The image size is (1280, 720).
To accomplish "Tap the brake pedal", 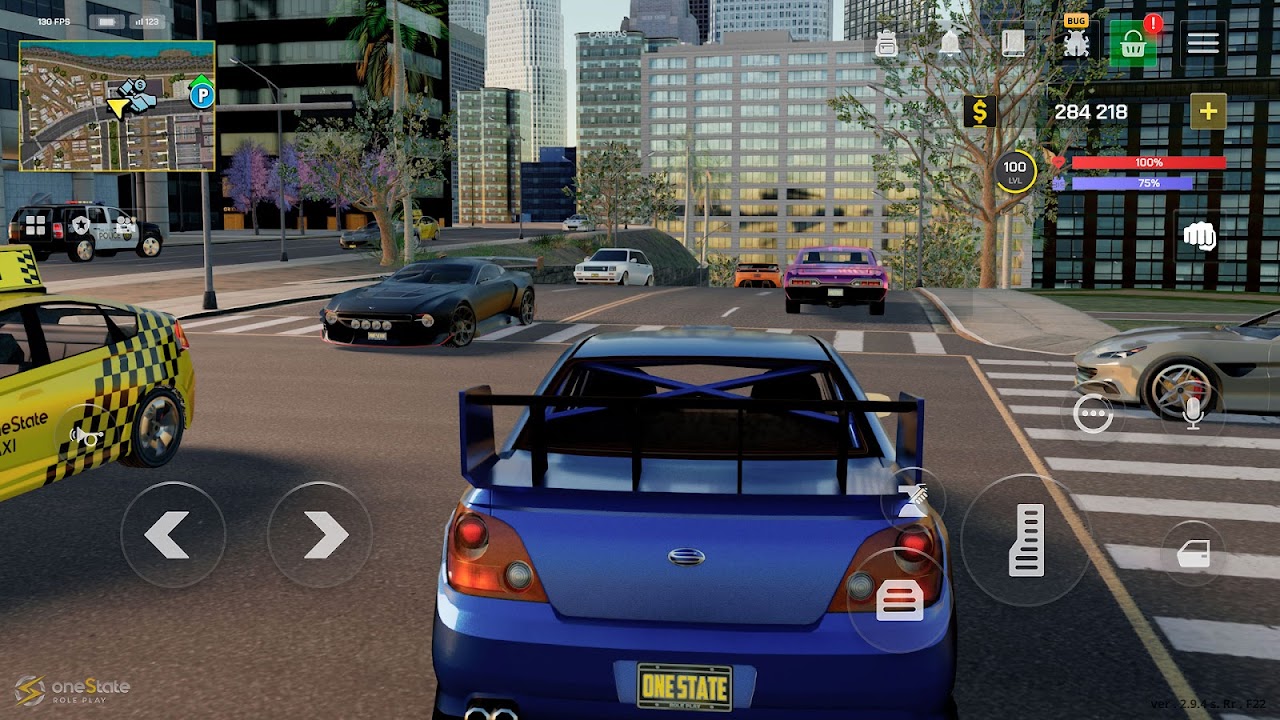I will coord(899,600).
